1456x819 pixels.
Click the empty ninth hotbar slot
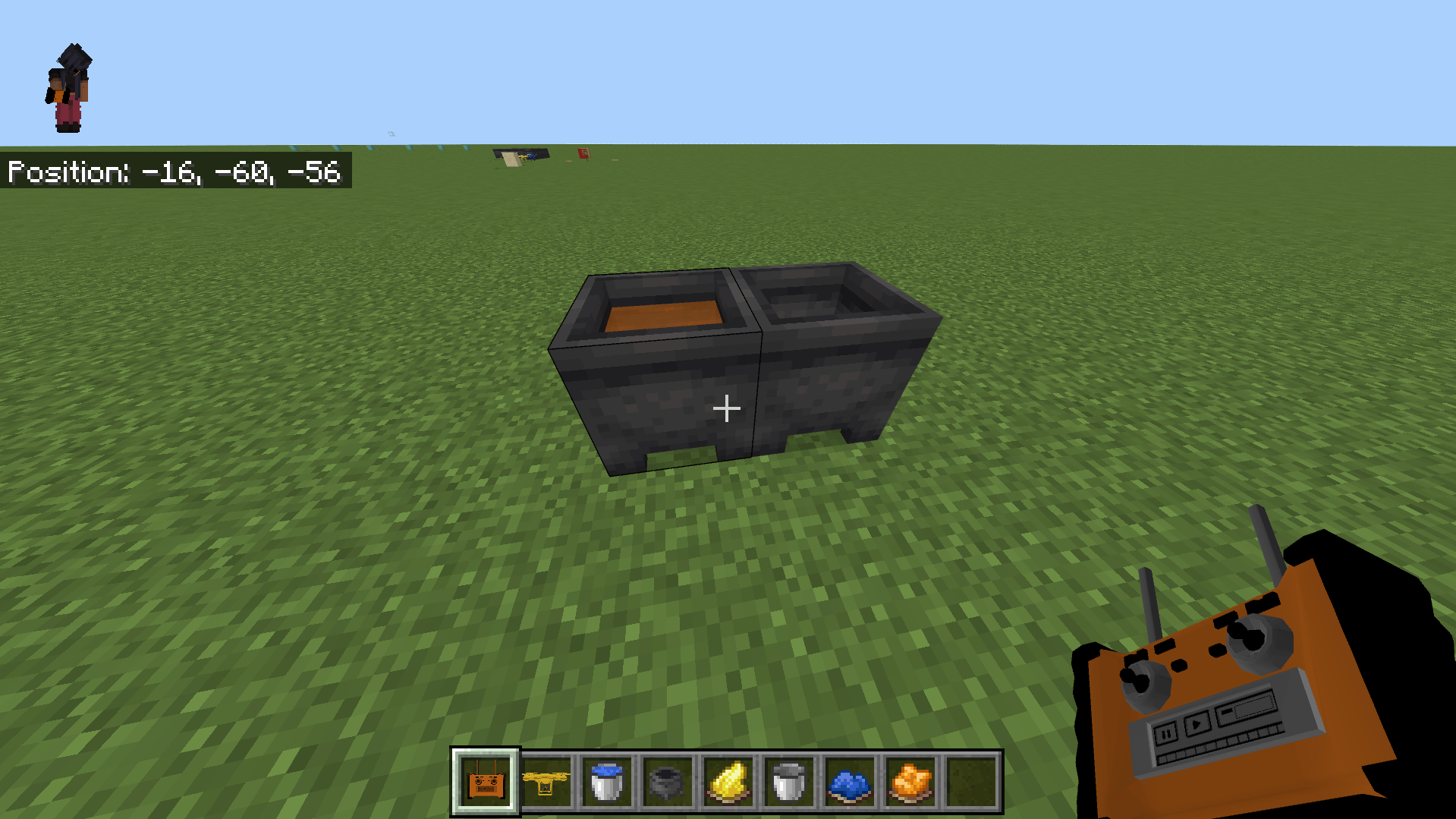coord(970,783)
